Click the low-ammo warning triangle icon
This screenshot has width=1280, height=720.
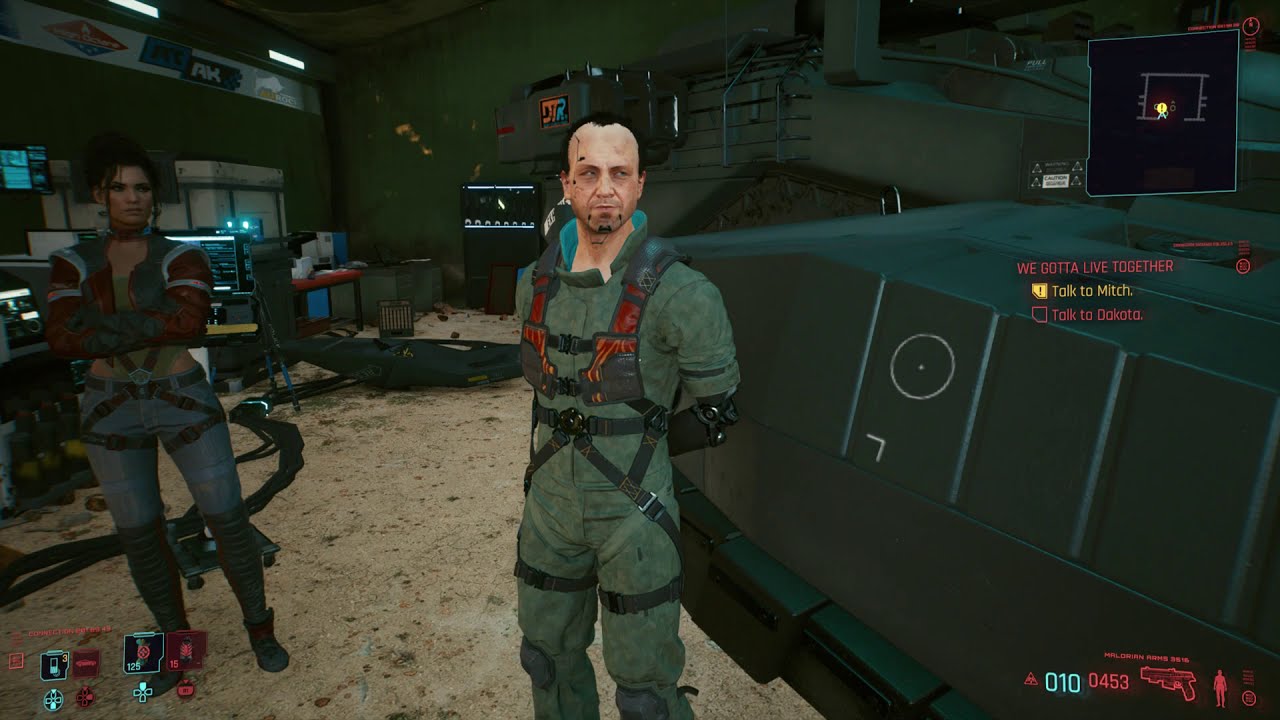(1031, 679)
